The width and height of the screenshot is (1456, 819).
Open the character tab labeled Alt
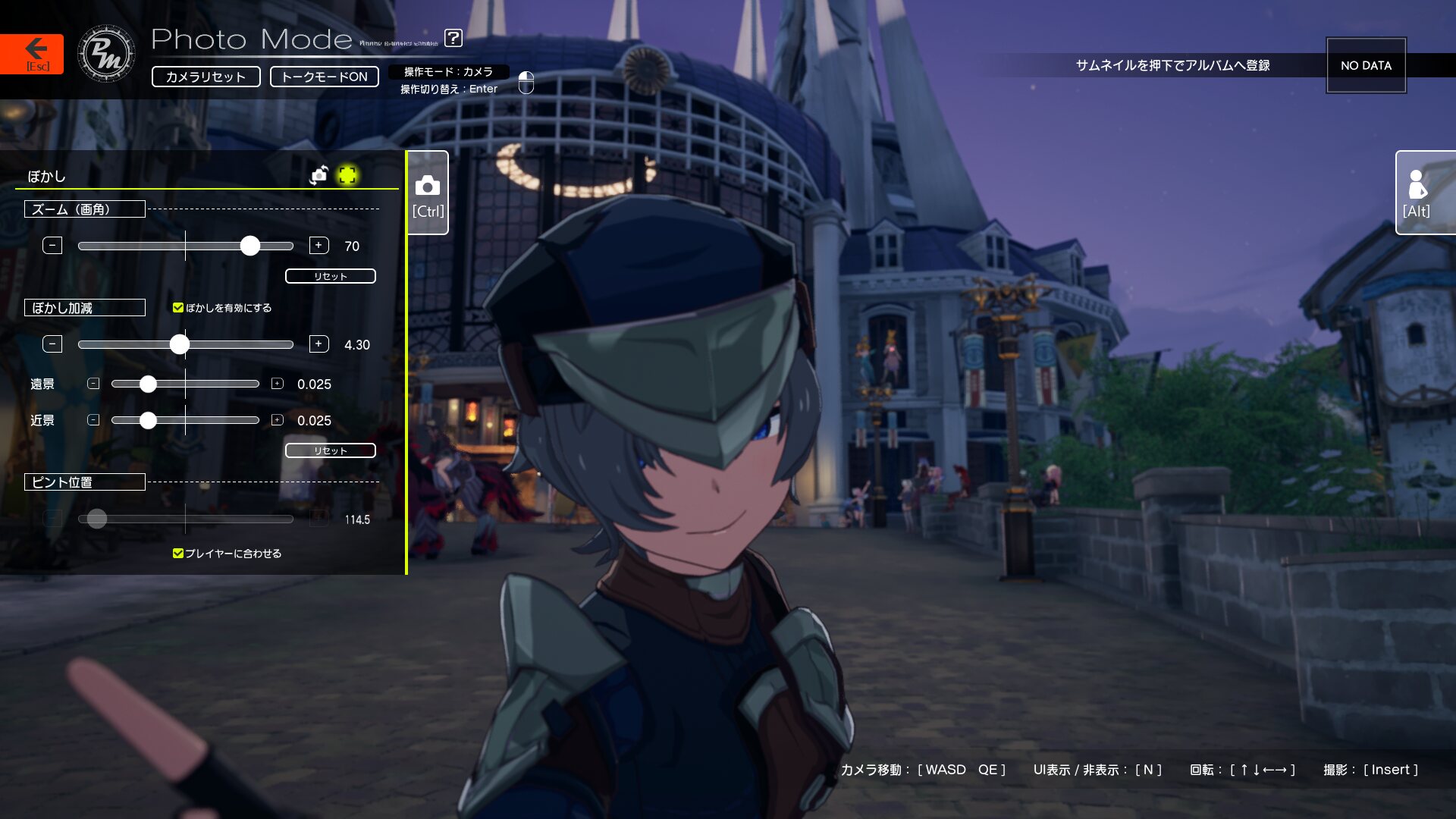point(1417,193)
